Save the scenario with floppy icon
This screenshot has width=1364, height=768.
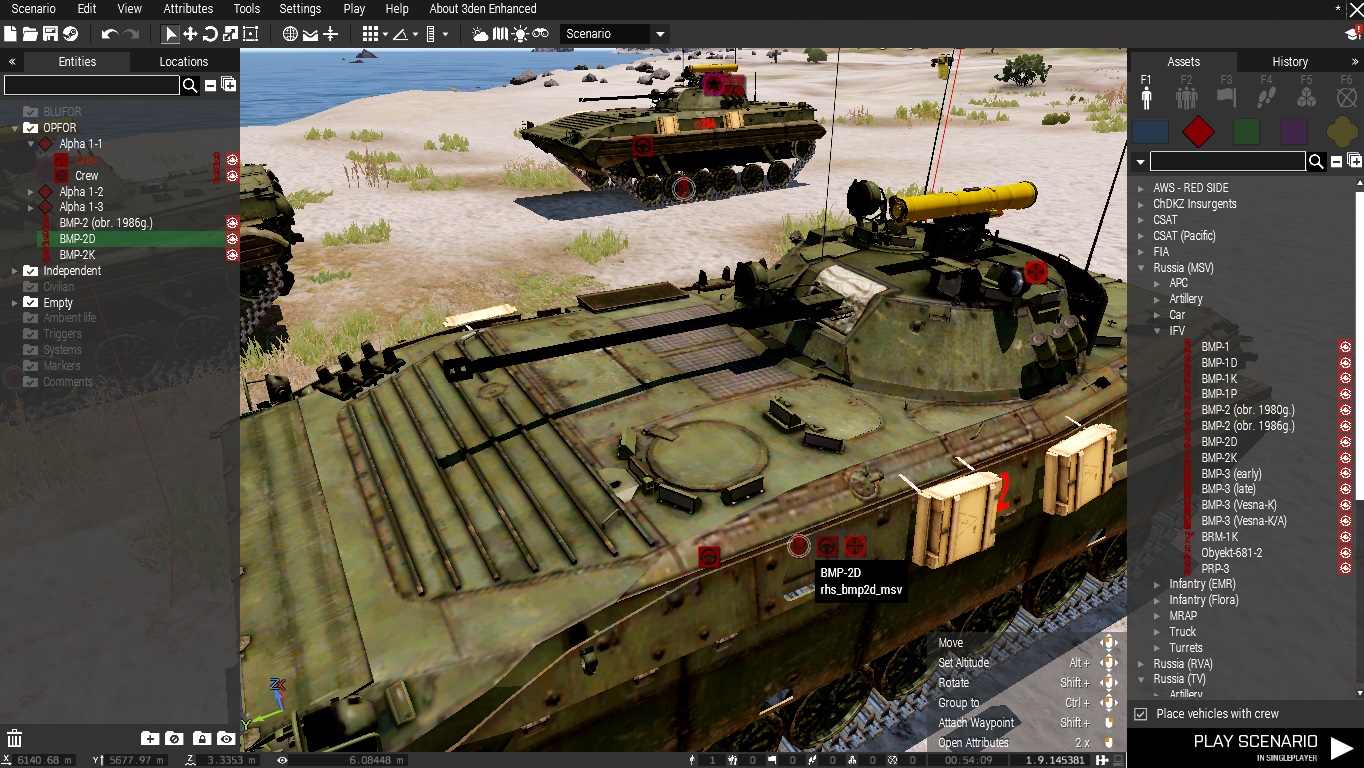(x=50, y=34)
